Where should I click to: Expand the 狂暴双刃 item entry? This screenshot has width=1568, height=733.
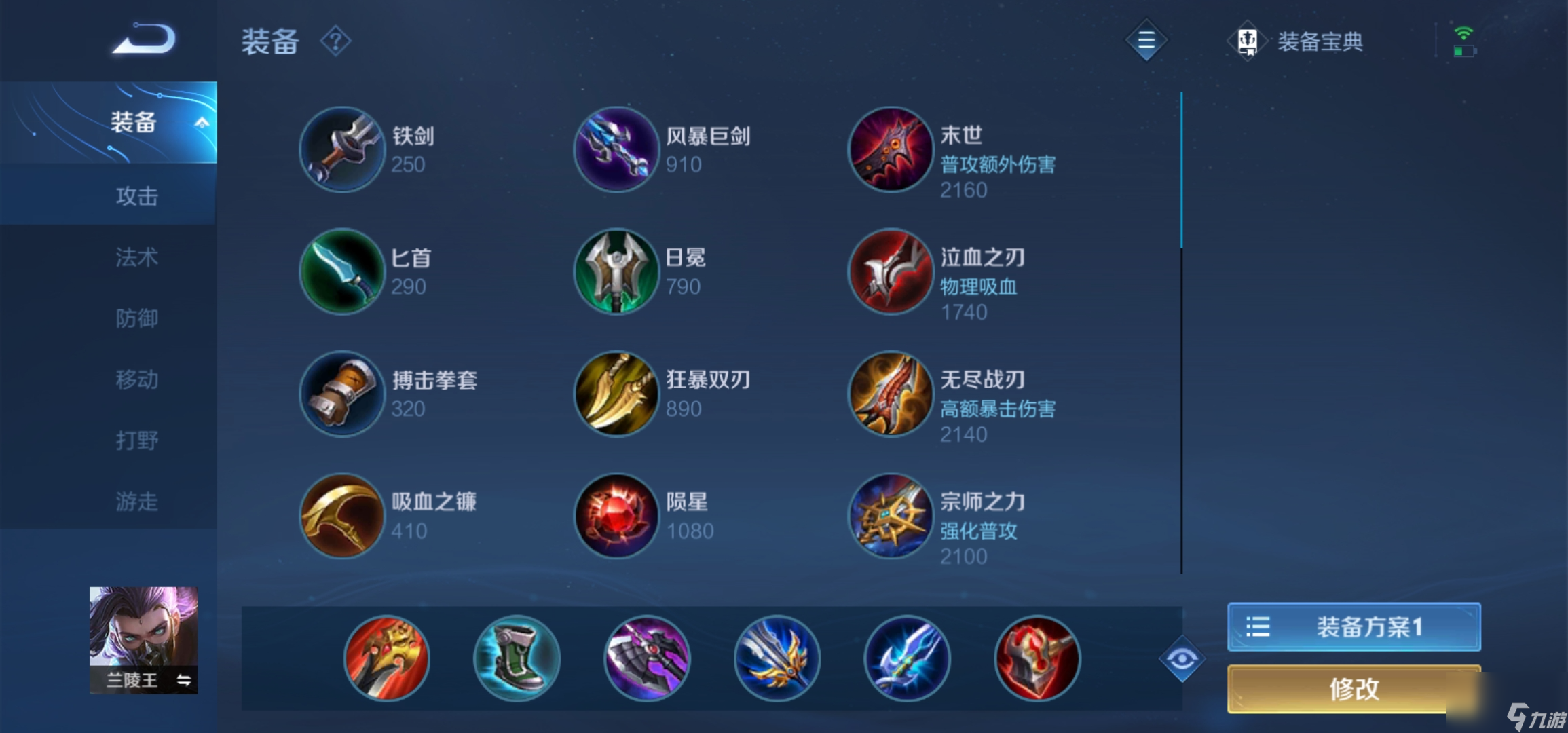pos(616,394)
